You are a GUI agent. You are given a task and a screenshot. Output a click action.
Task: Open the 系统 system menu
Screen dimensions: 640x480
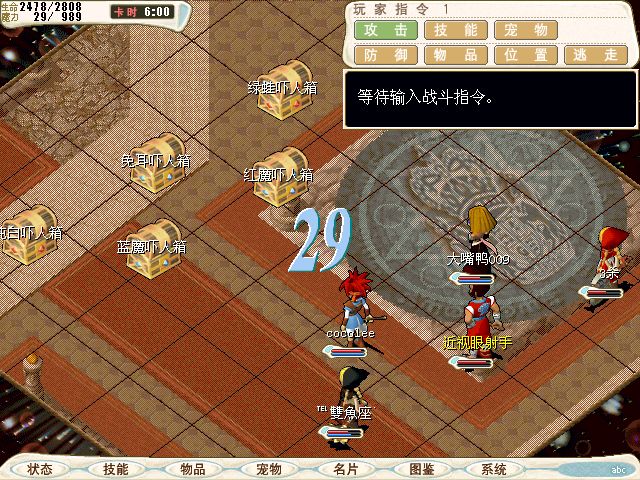coord(494,469)
